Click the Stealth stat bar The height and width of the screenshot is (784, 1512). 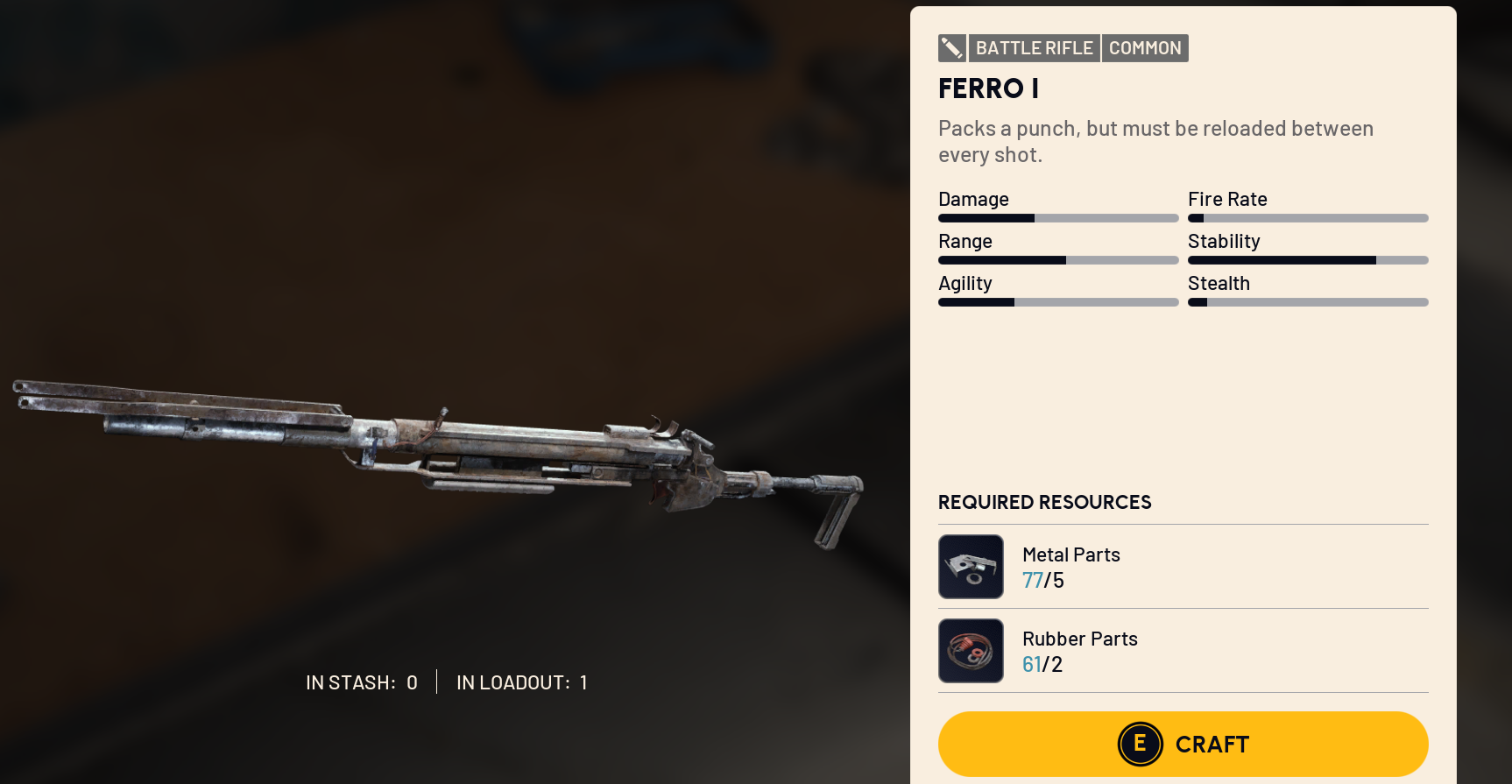pos(1307,301)
